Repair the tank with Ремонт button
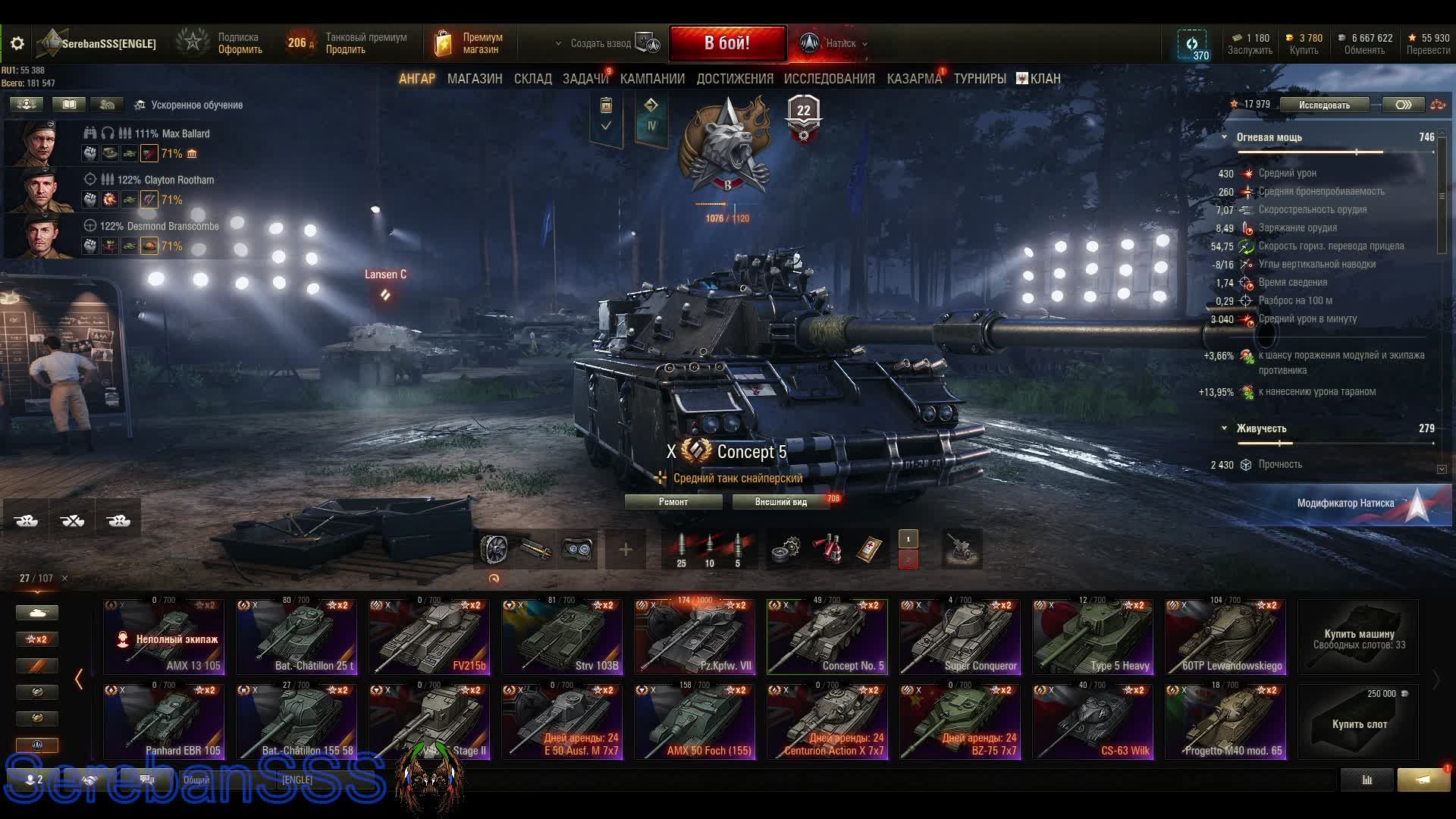 click(x=673, y=502)
